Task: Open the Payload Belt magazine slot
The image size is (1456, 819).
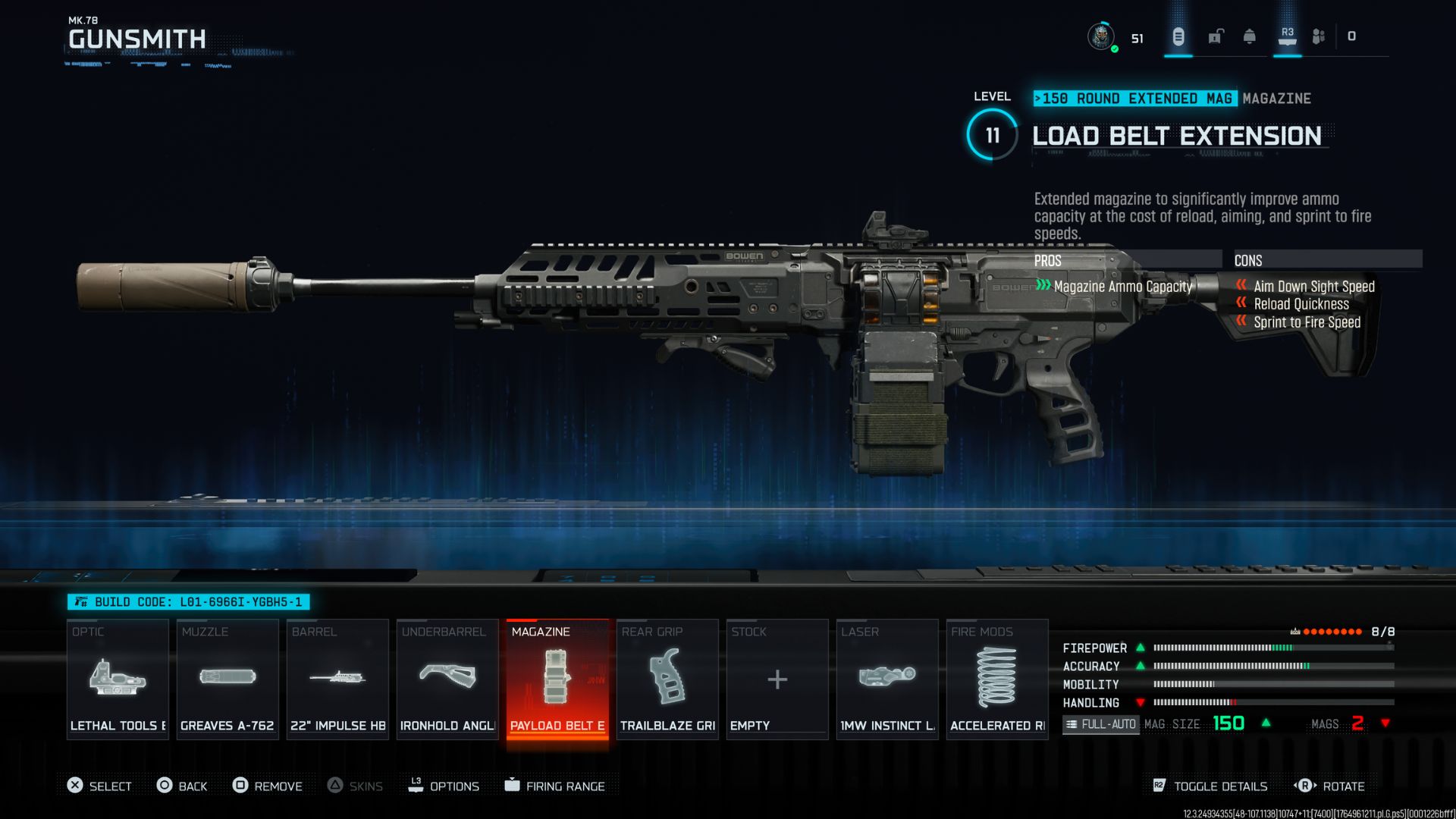Action: point(557,679)
